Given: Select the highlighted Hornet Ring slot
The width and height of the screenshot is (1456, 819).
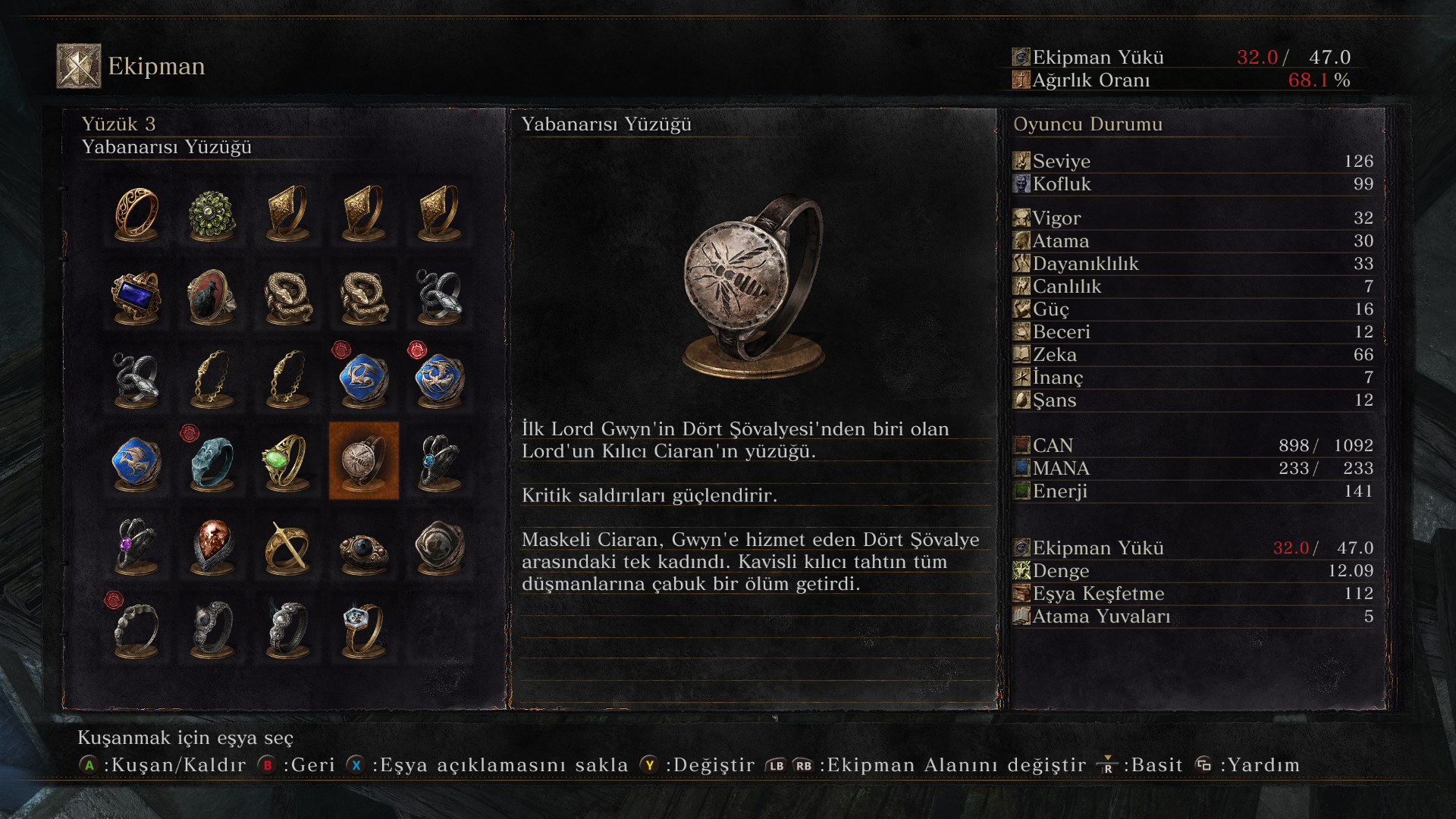Looking at the screenshot, I should [x=363, y=461].
